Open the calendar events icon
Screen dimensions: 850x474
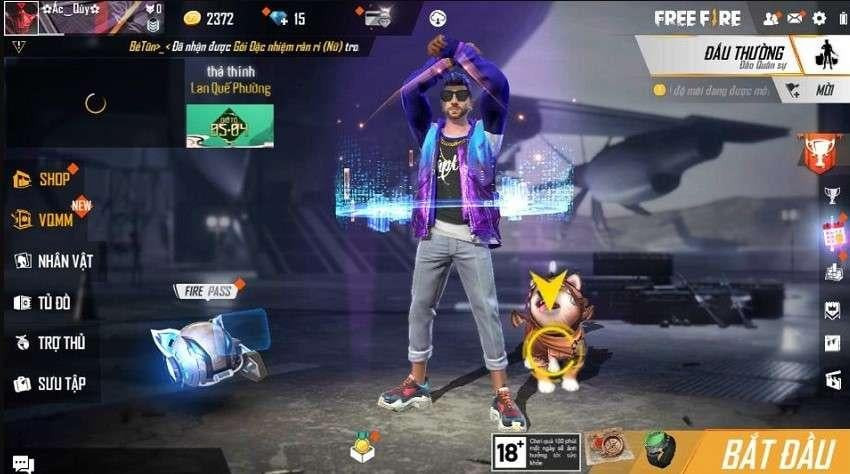[833, 236]
